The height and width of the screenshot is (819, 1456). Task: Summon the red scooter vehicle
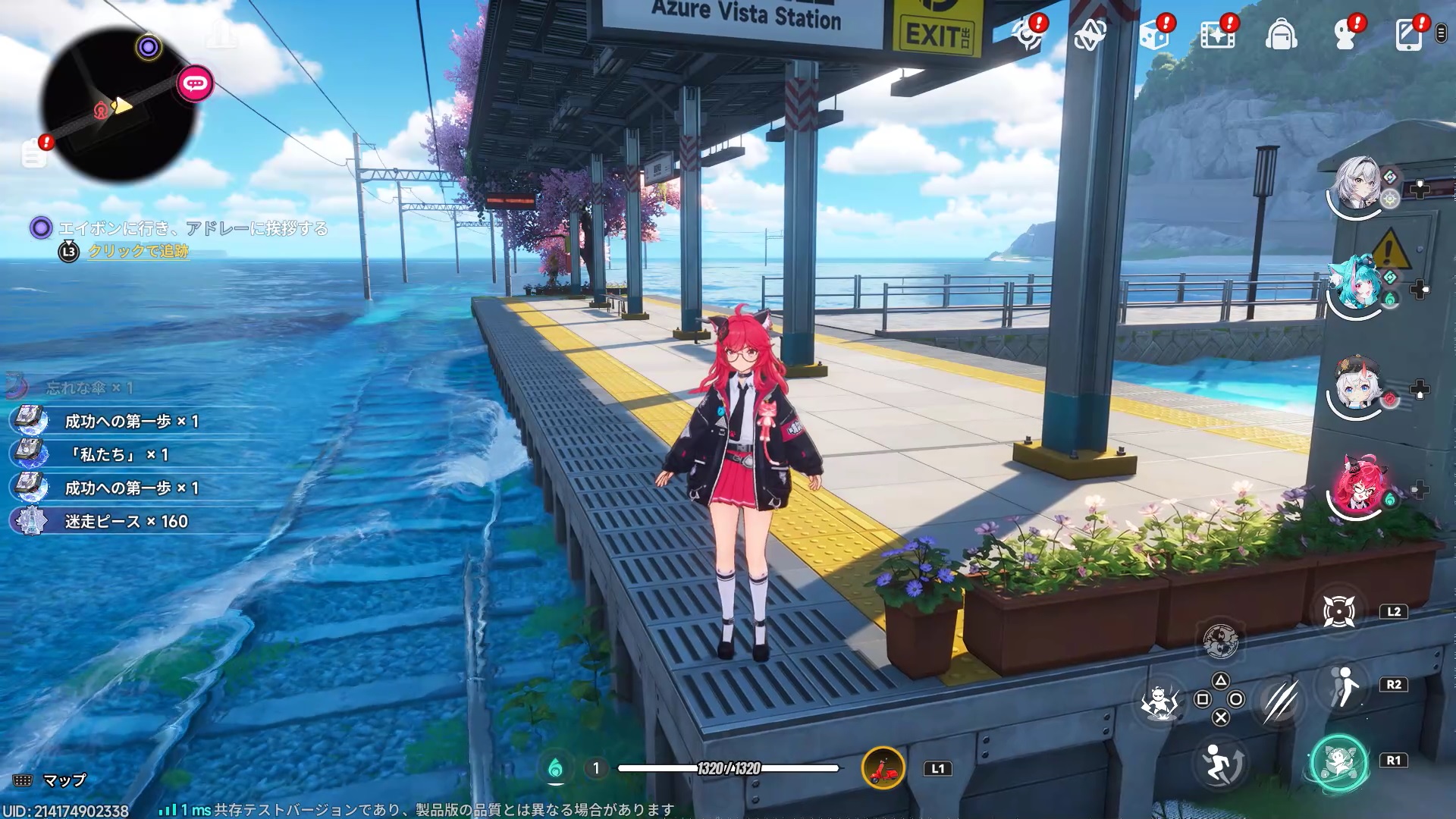[883, 768]
